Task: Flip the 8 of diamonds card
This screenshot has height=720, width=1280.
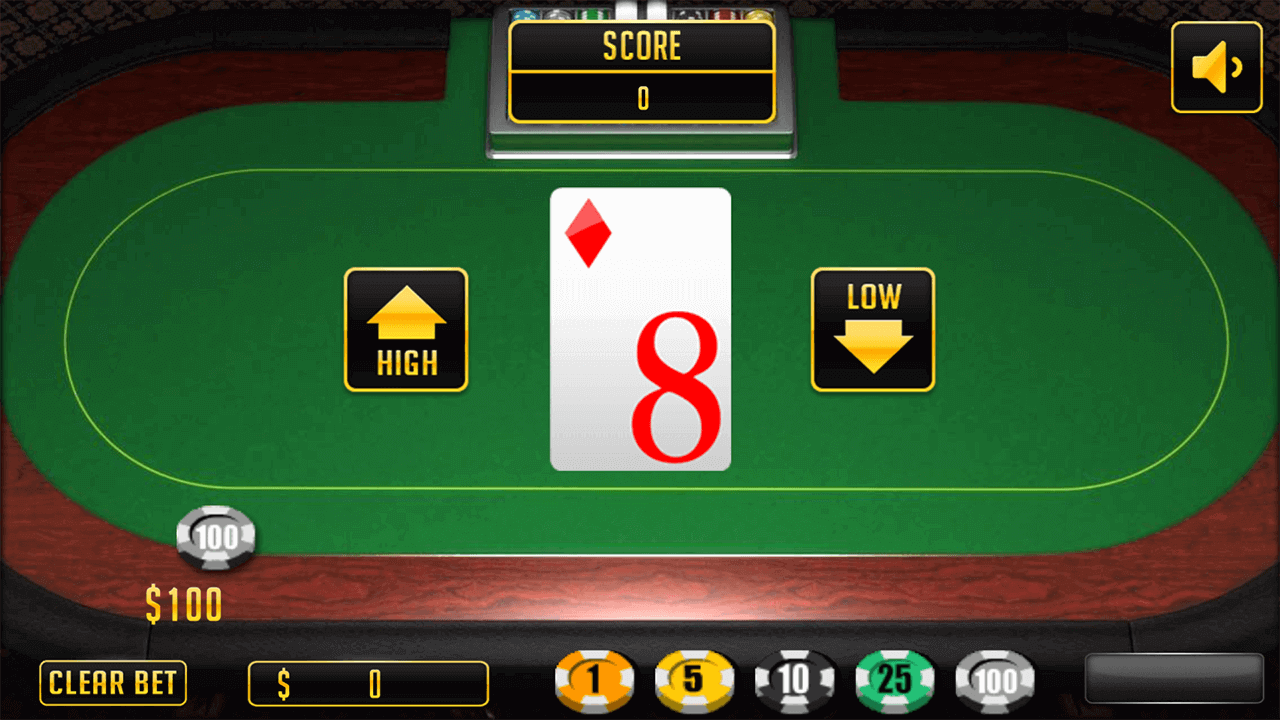Action: click(640, 328)
